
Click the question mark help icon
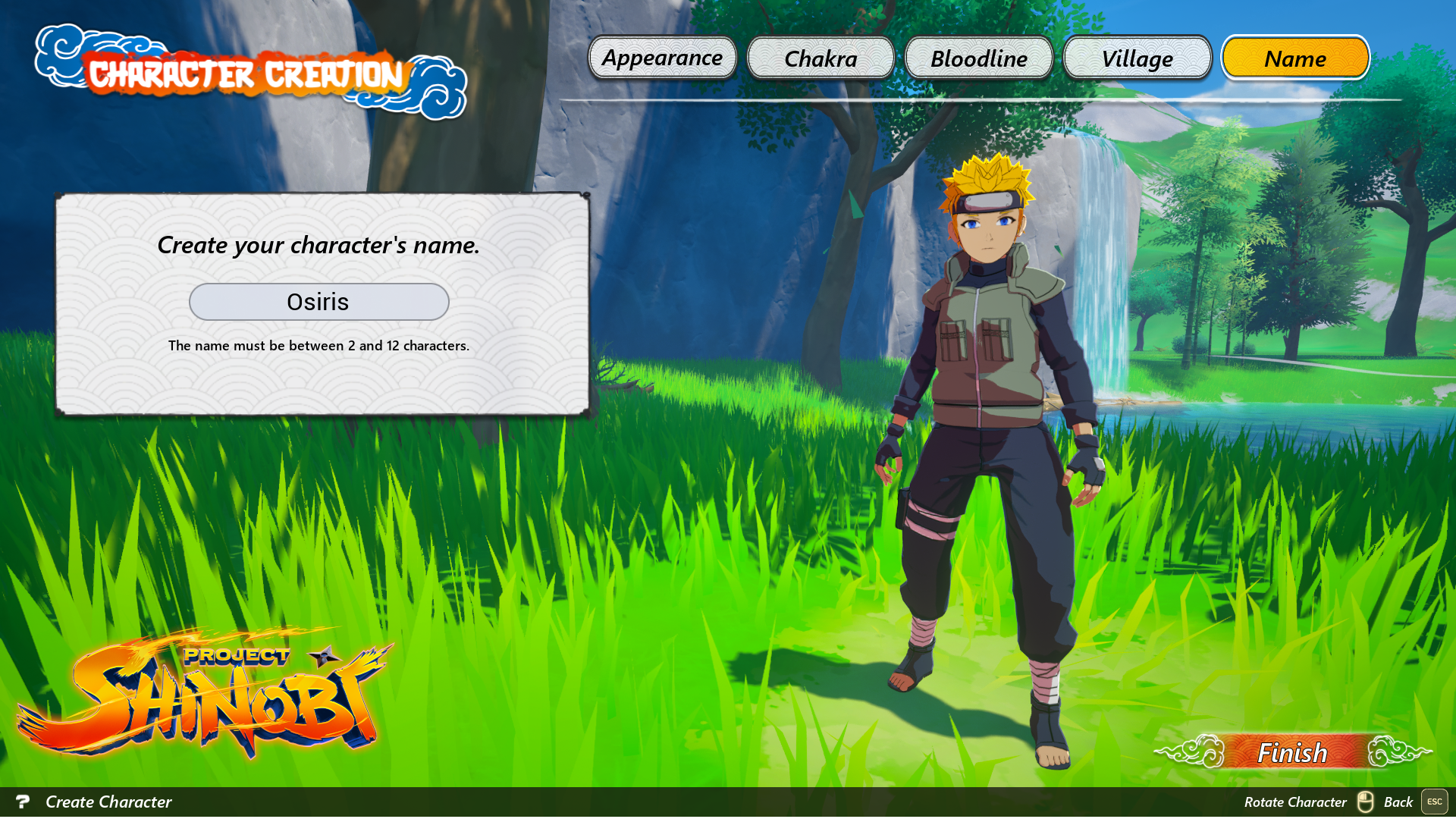coord(25,802)
